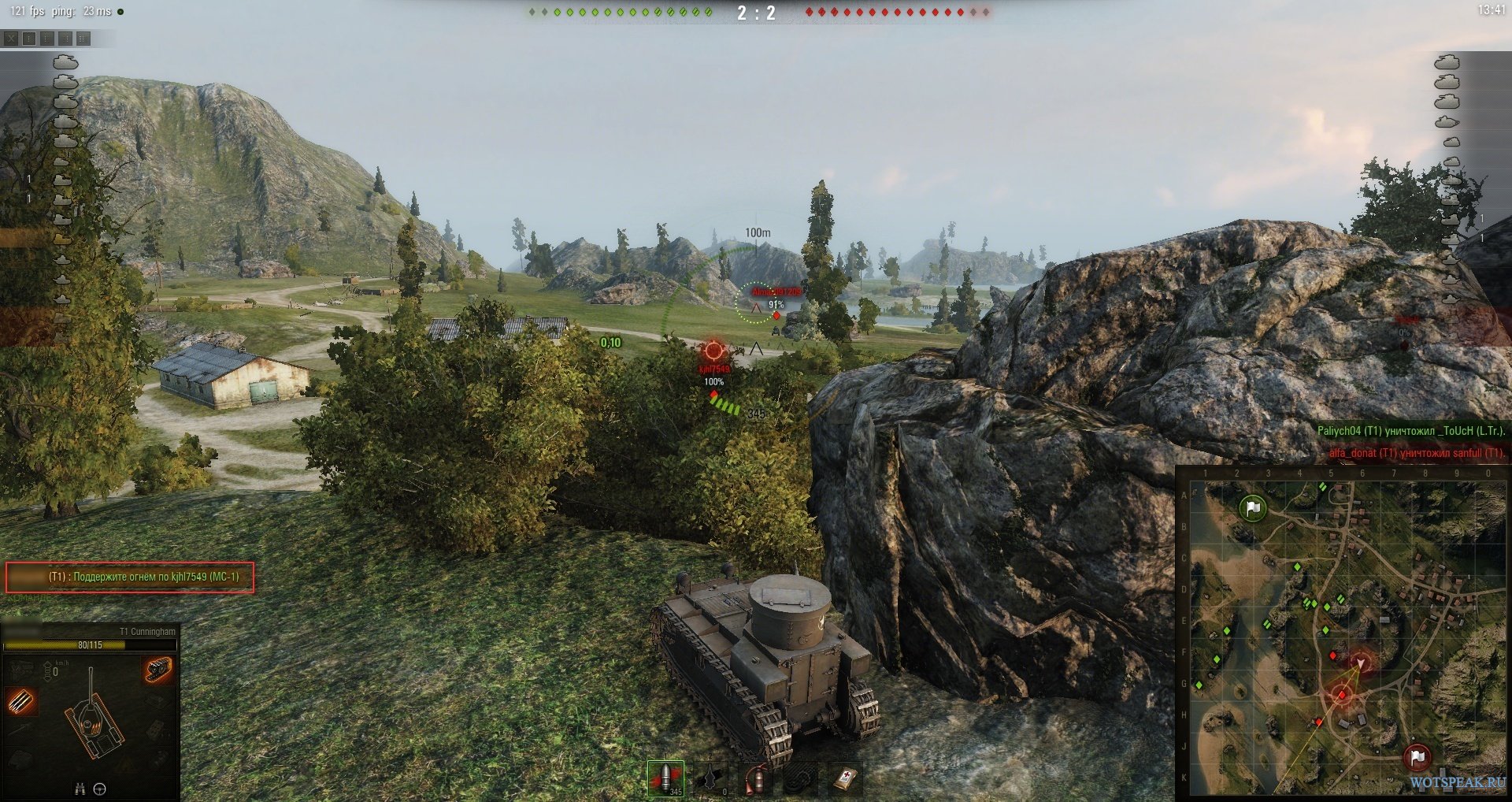The height and width of the screenshot is (802, 1512).
Task: Click the red enemy base flag on minimap
Action: point(1417,757)
